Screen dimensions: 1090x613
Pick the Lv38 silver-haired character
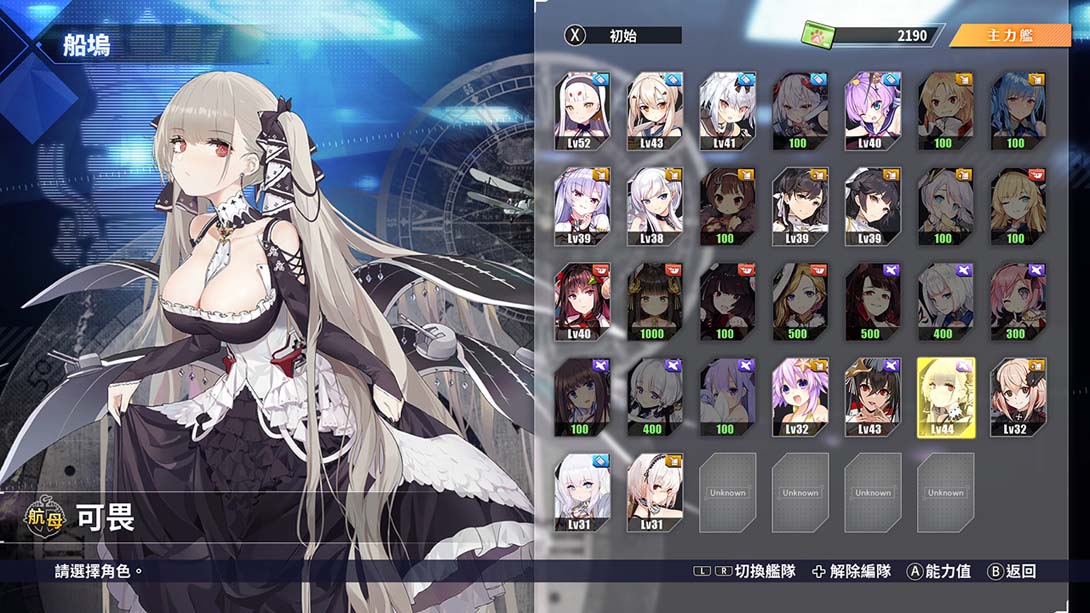(x=655, y=206)
